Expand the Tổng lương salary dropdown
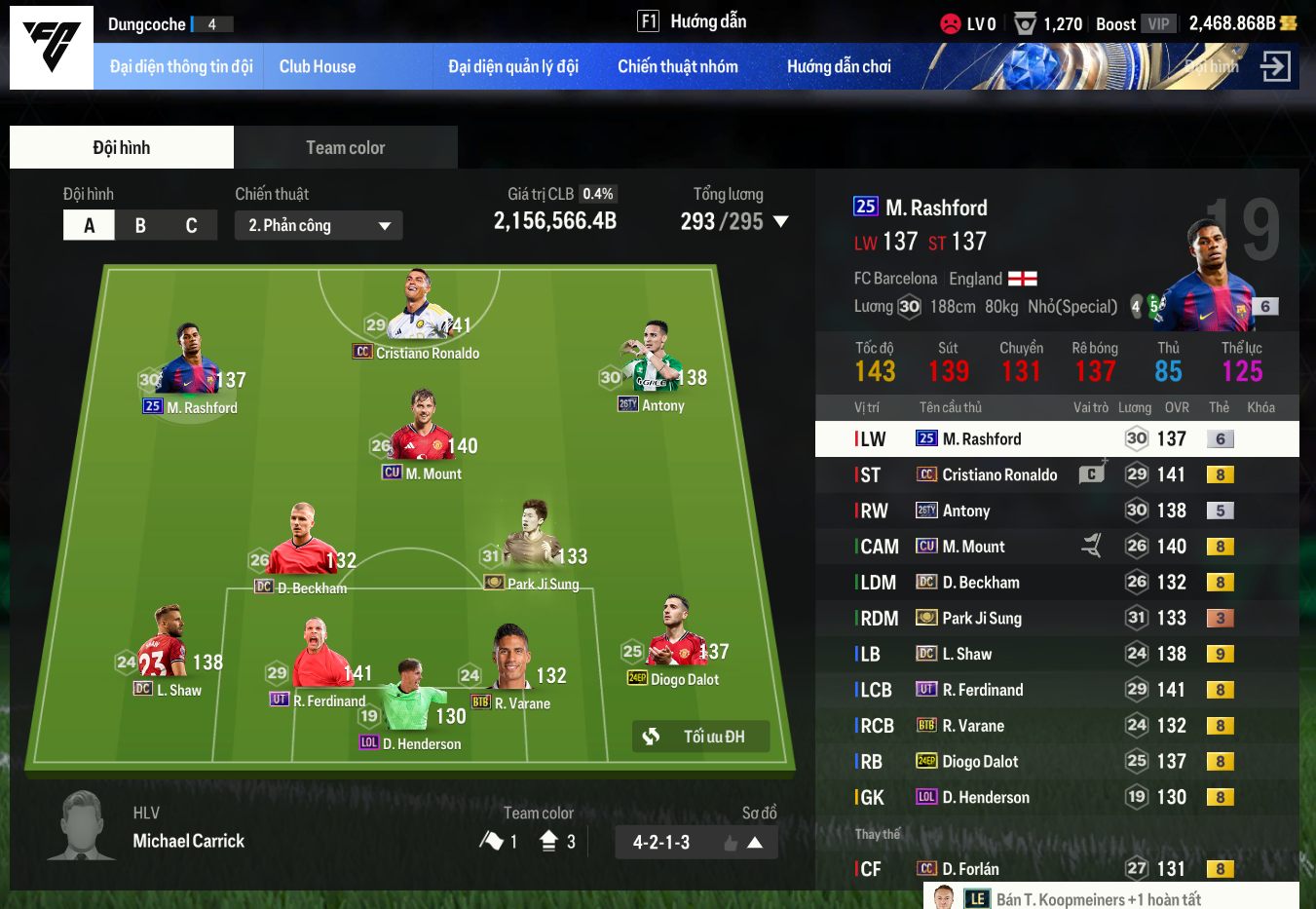This screenshot has height=909, width=1316. click(780, 222)
